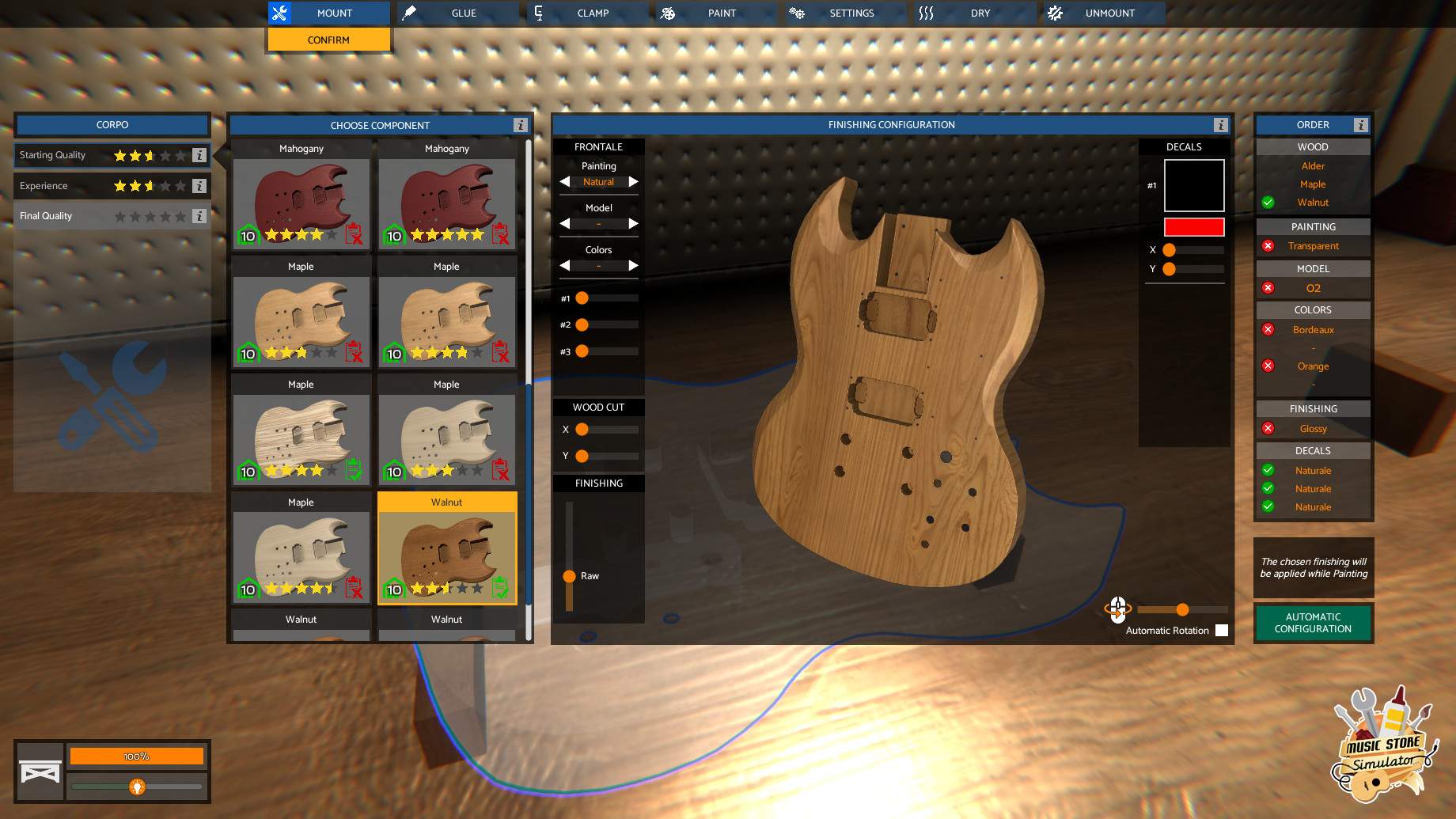Switch to the UNMOUNT tab
This screenshot has width=1456, height=819.
point(1110,13)
